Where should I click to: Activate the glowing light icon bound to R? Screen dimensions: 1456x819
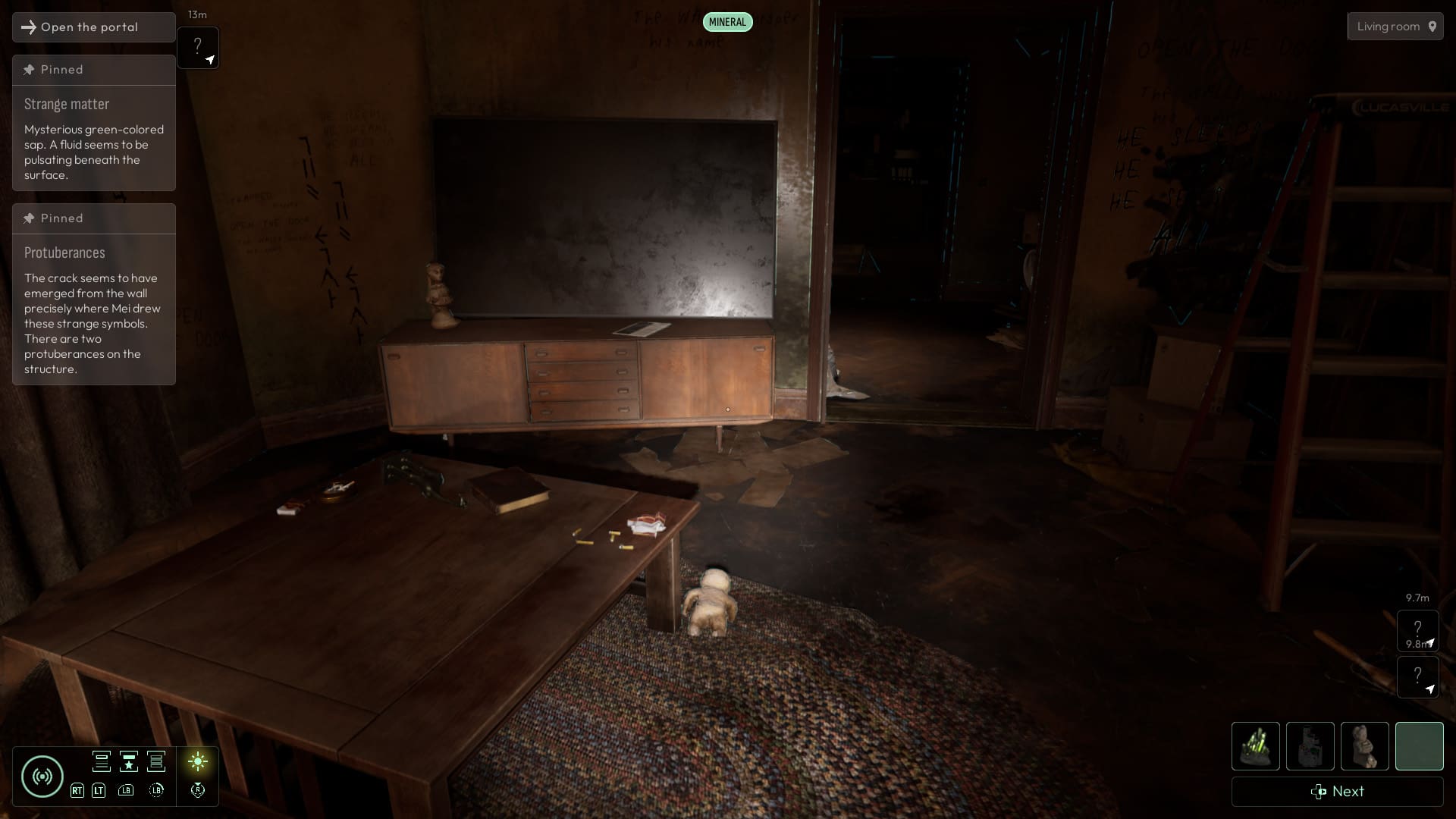[x=198, y=761]
